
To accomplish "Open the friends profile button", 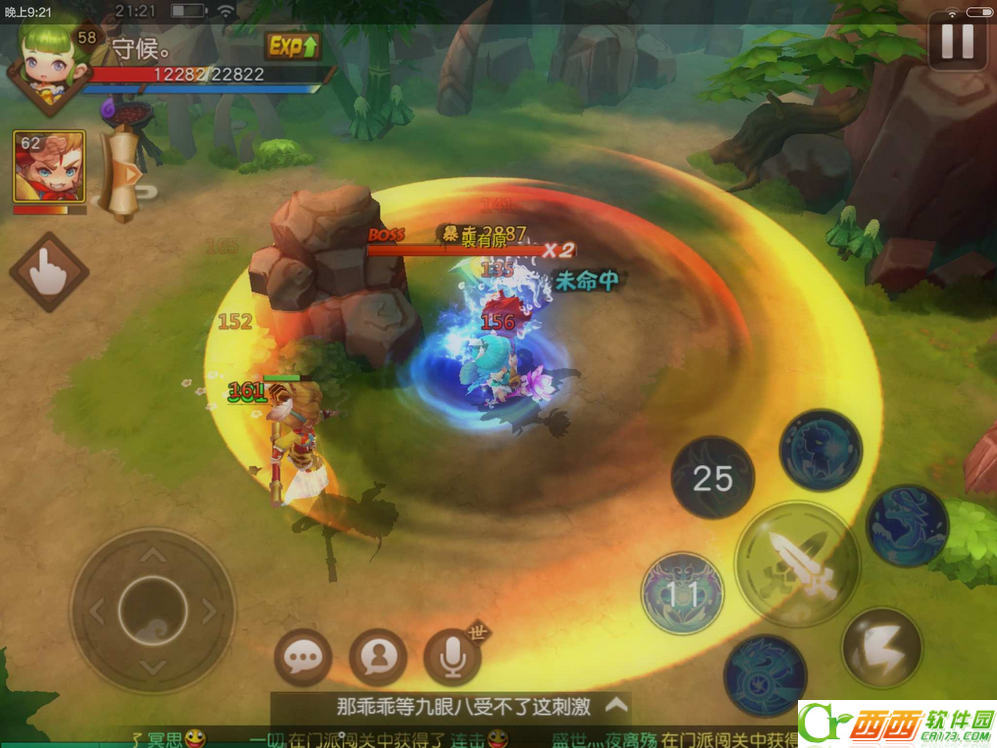I will (x=378, y=657).
